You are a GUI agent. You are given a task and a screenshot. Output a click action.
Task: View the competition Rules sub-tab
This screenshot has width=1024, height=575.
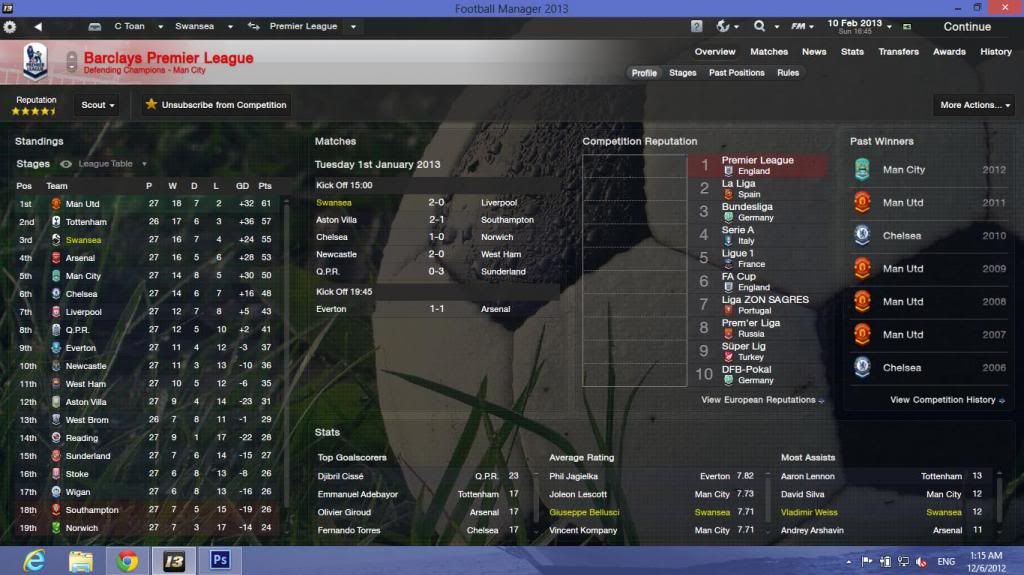(x=788, y=73)
